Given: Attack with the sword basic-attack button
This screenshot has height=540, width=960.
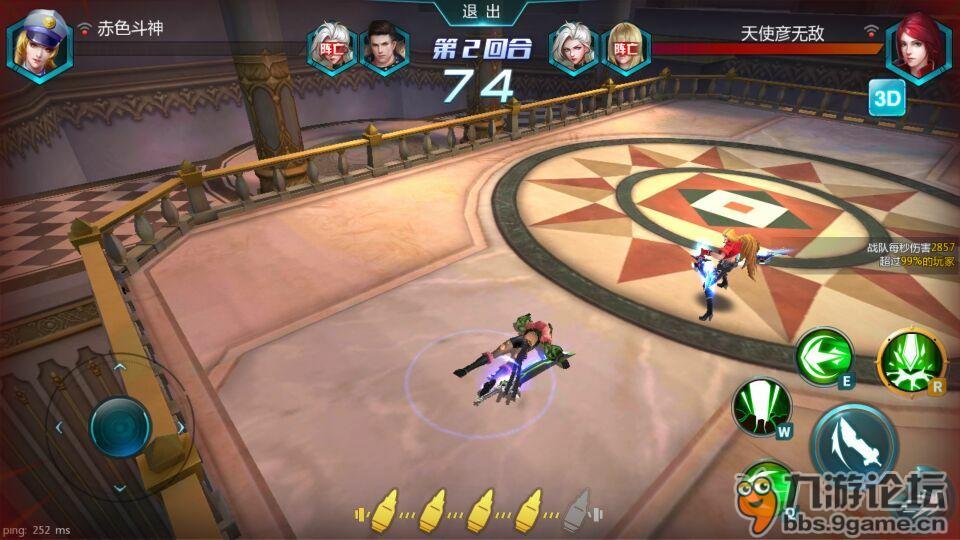Looking at the screenshot, I should point(851,442).
